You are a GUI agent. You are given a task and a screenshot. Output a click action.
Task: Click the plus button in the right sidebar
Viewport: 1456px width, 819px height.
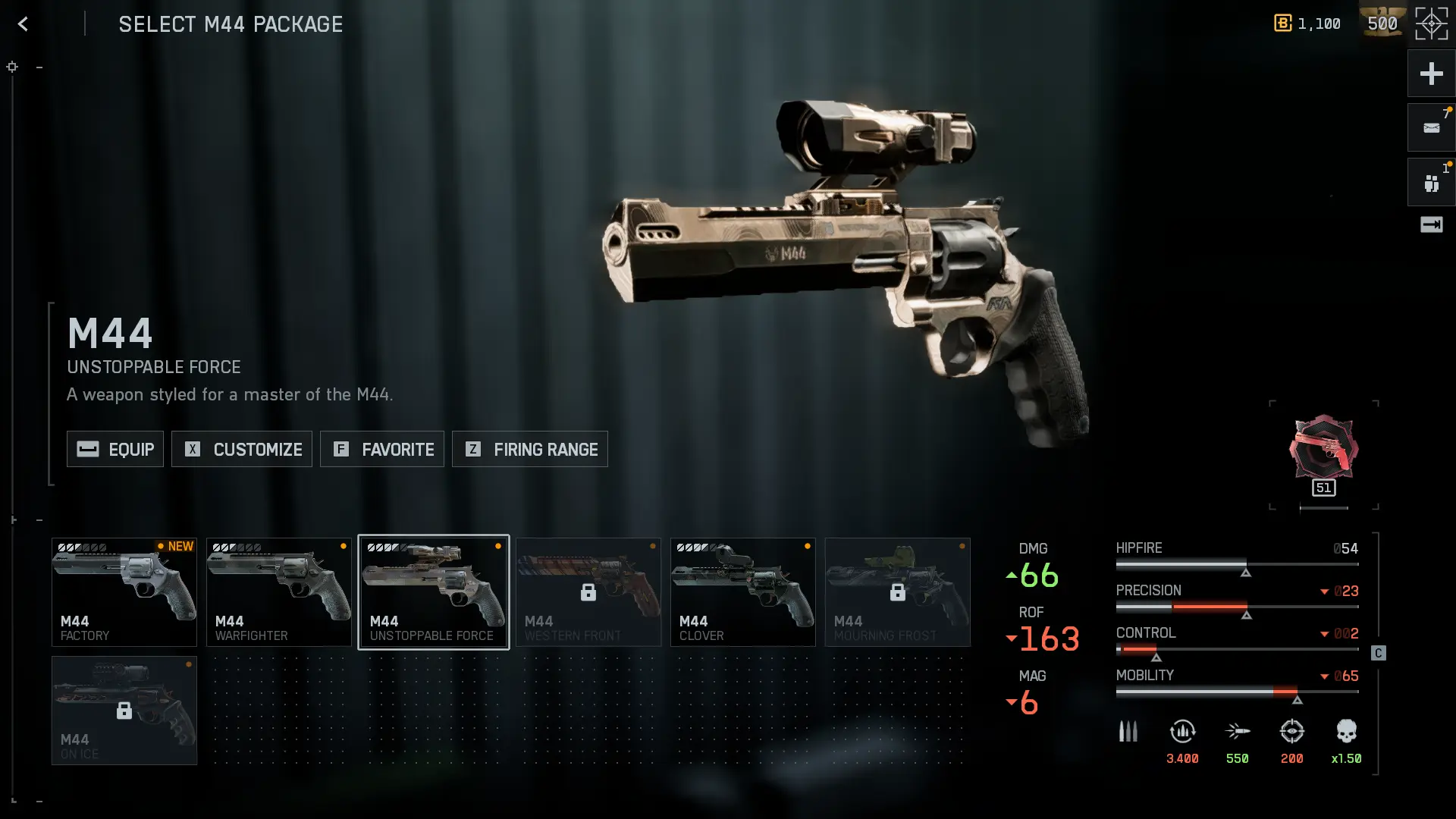tap(1431, 74)
